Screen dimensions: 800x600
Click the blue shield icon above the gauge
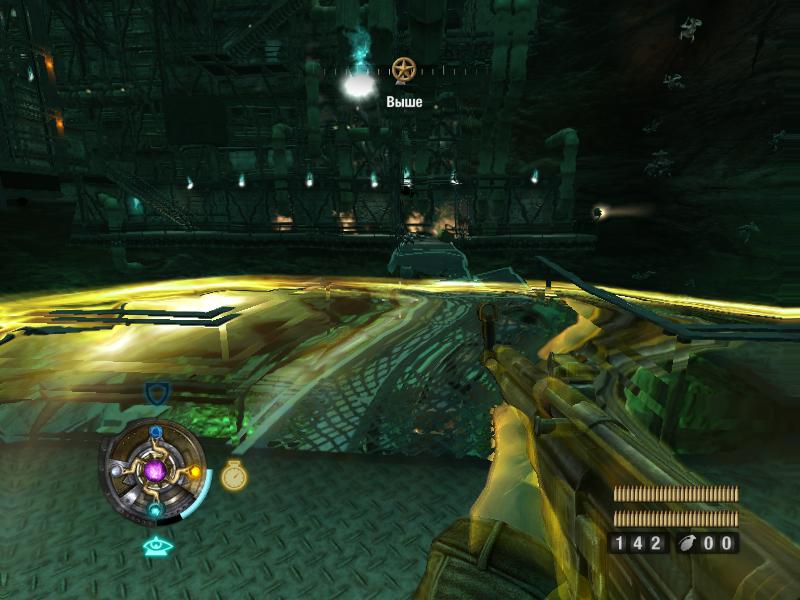(156, 393)
